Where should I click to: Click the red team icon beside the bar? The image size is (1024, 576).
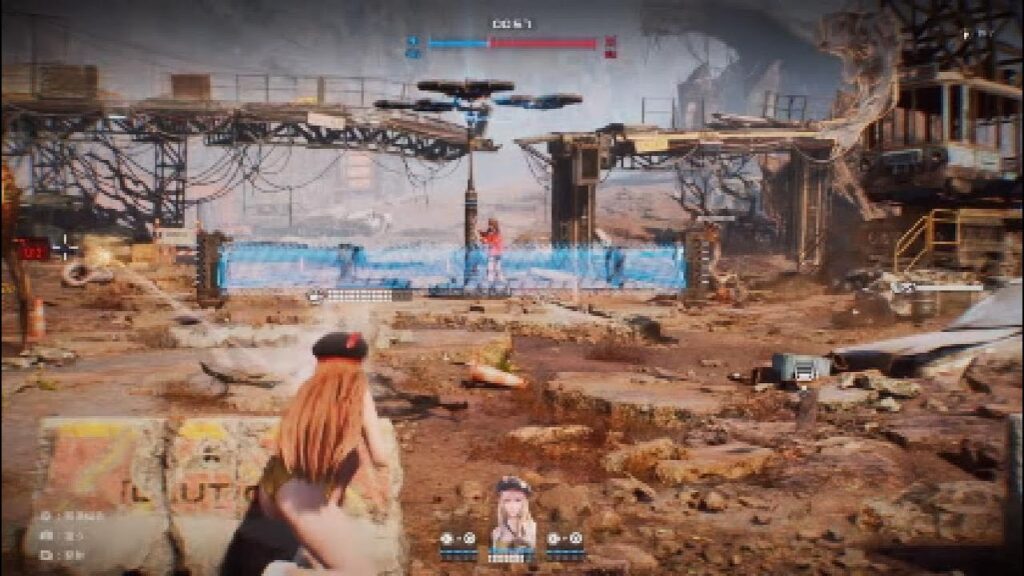click(610, 46)
